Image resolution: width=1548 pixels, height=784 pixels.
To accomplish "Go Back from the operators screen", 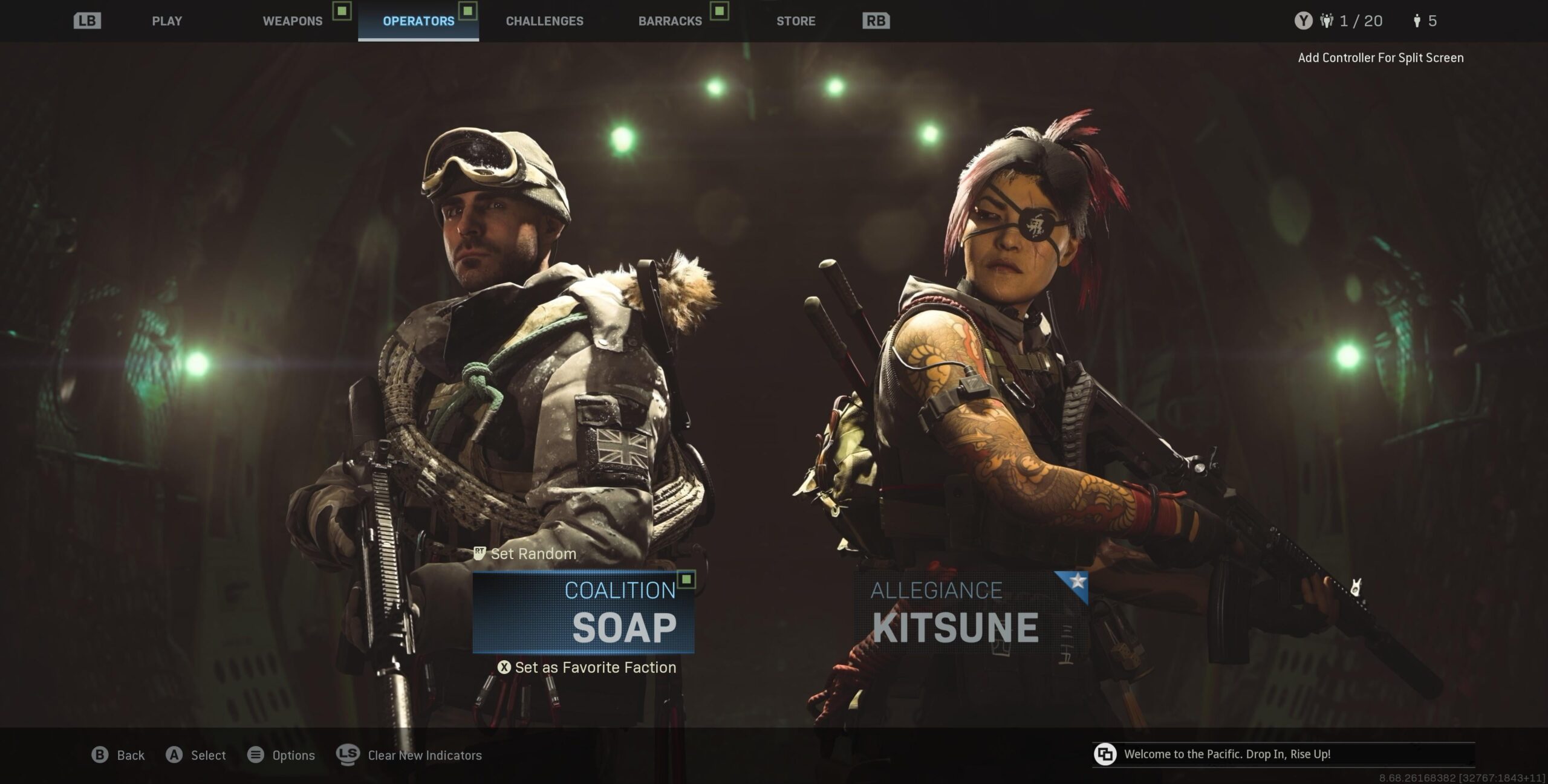I will click(x=119, y=755).
